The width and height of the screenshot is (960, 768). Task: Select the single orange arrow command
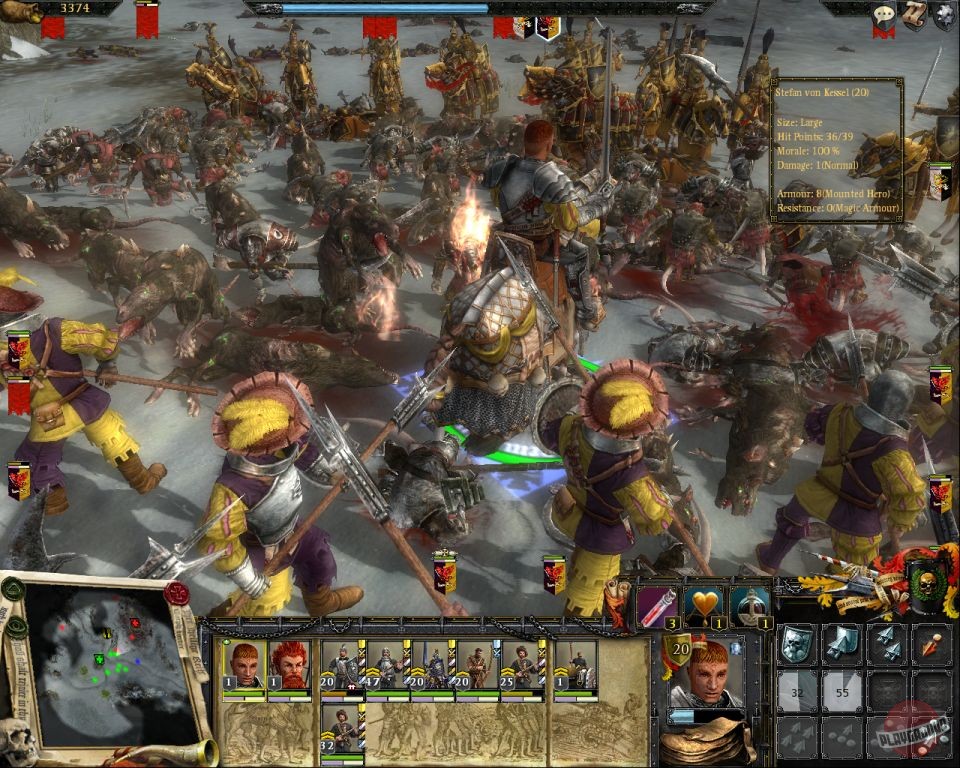932,644
